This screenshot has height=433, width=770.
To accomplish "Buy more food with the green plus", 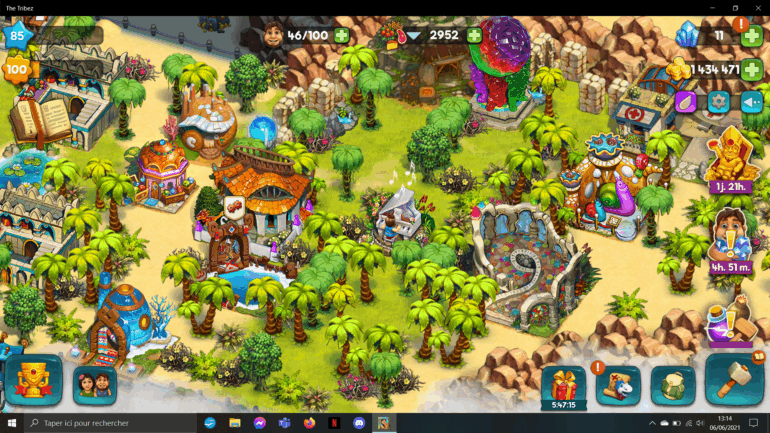I will pyautogui.click(x=474, y=35).
